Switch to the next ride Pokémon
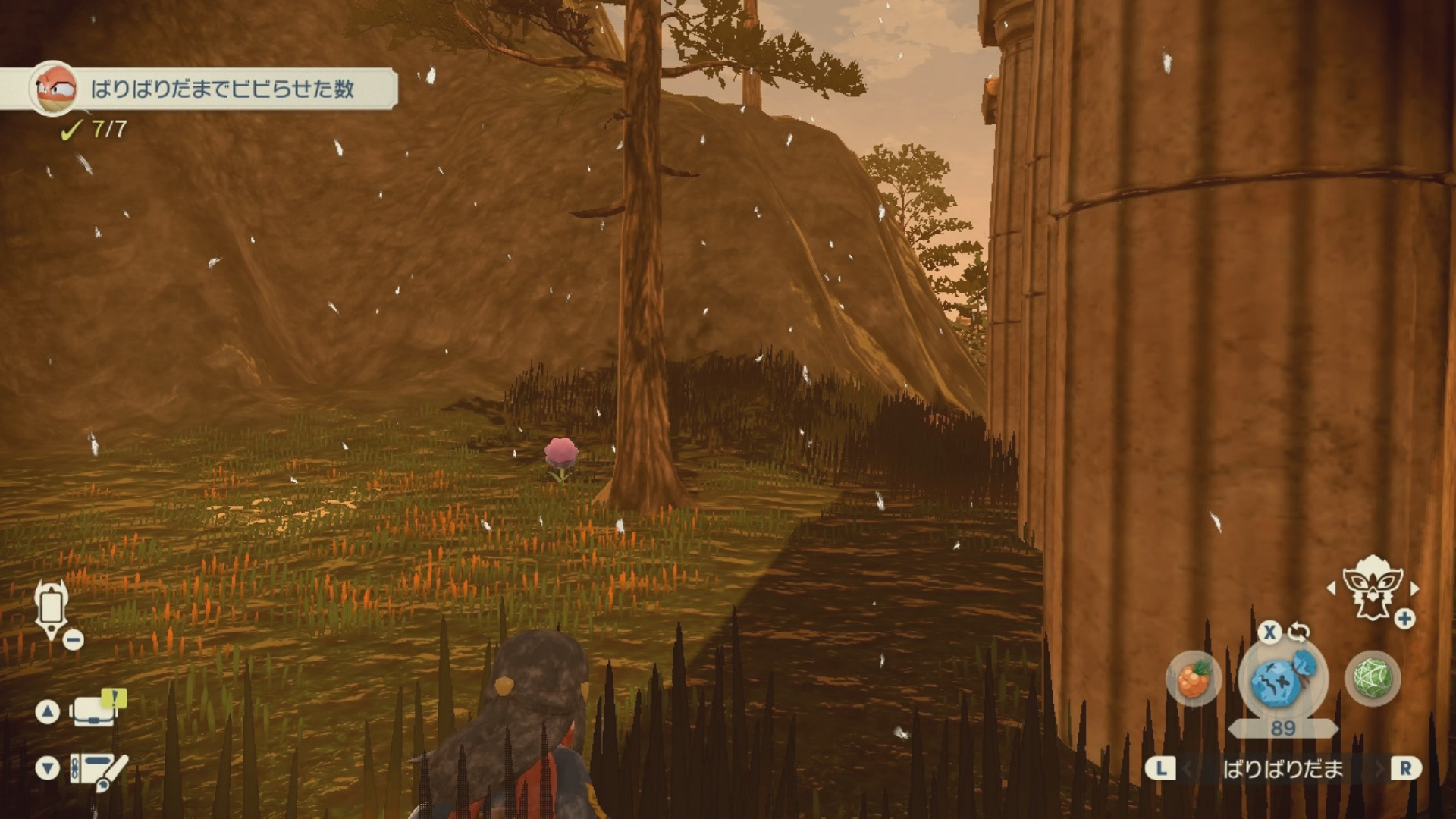Image resolution: width=1456 pixels, height=819 pixels. [1415, 588]
